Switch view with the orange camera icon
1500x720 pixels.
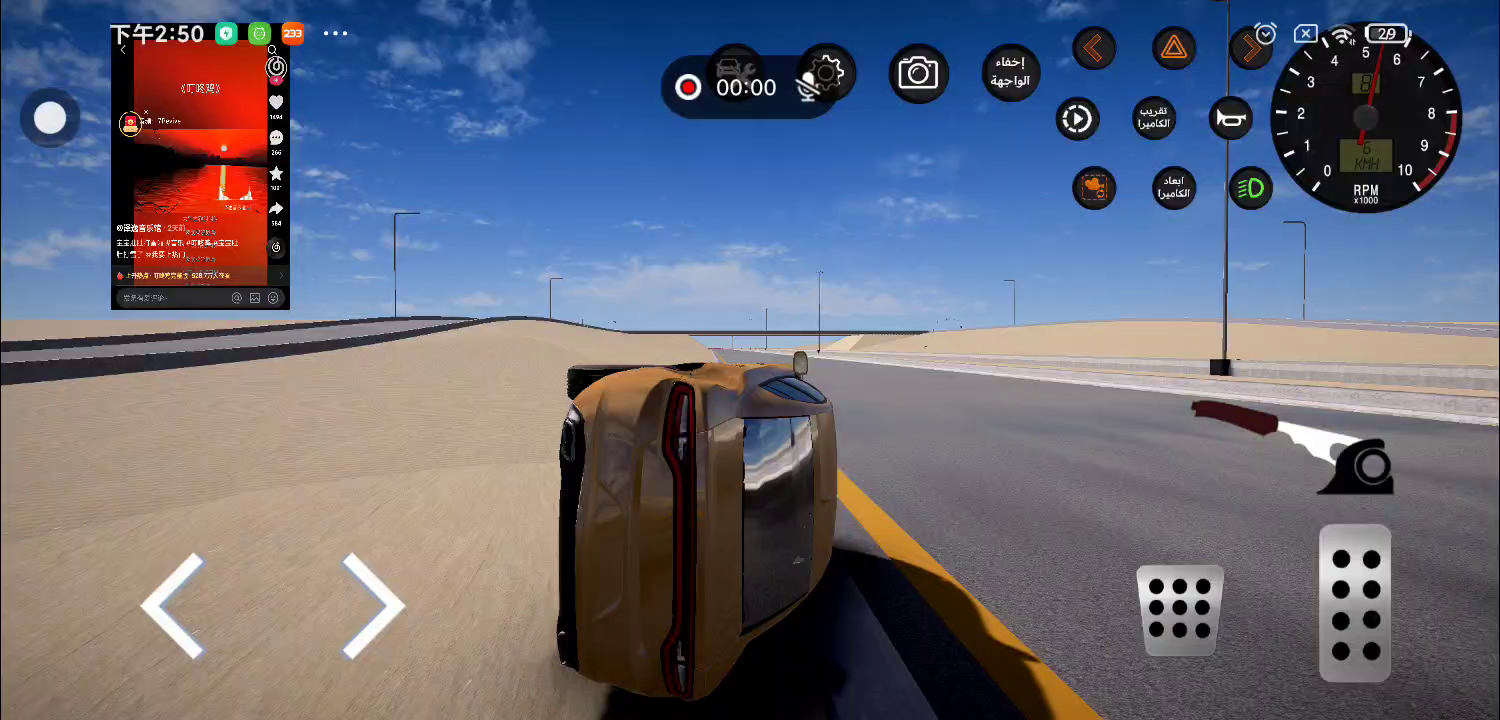(1093, 187)
